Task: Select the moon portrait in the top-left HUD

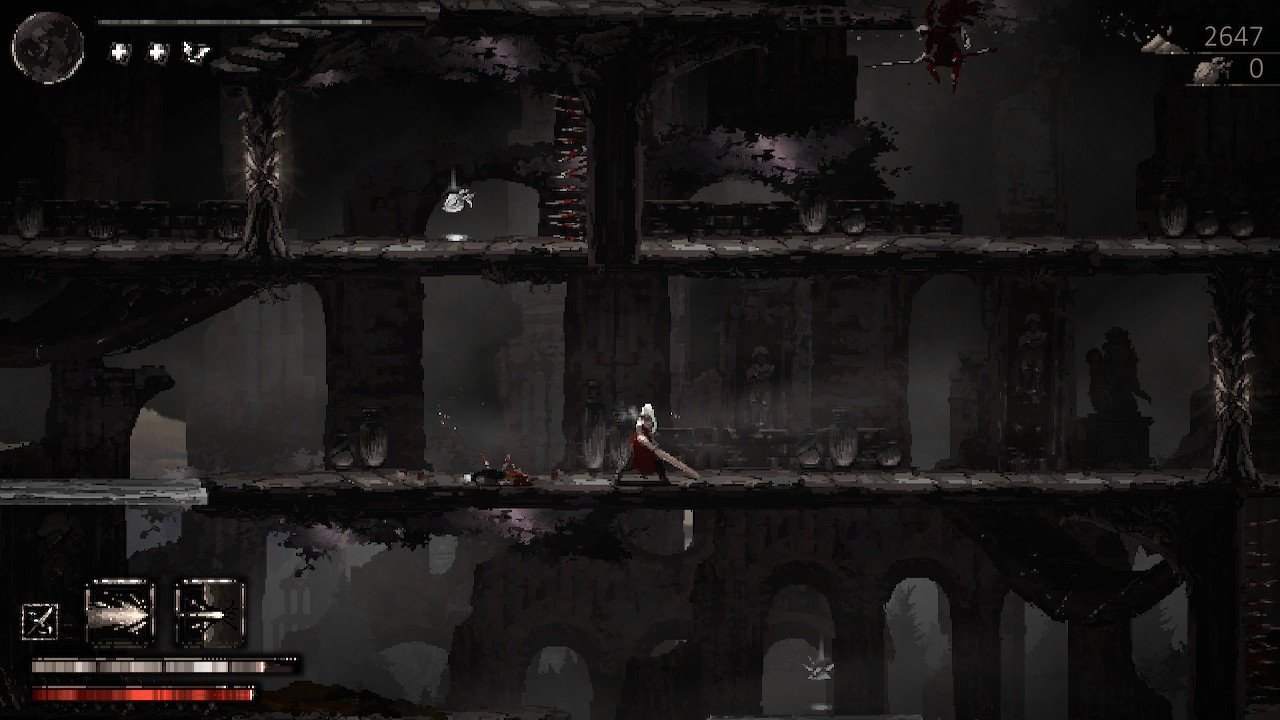Action: (45, 45)
